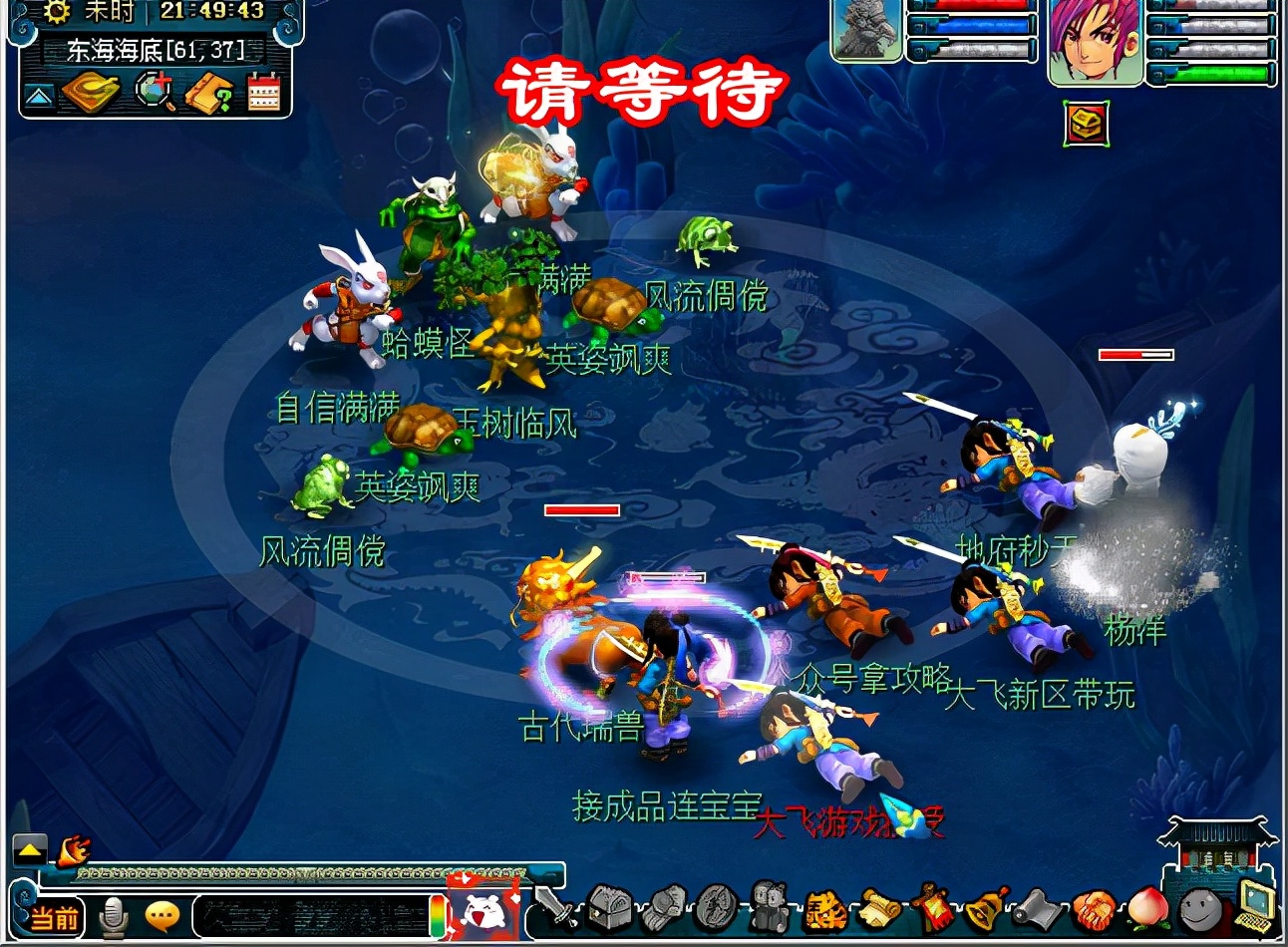The height and width of the screenshot is (947, 1288).
Task: Expand the chat panel with yellow arrow
Action: (x=30, y=850)
